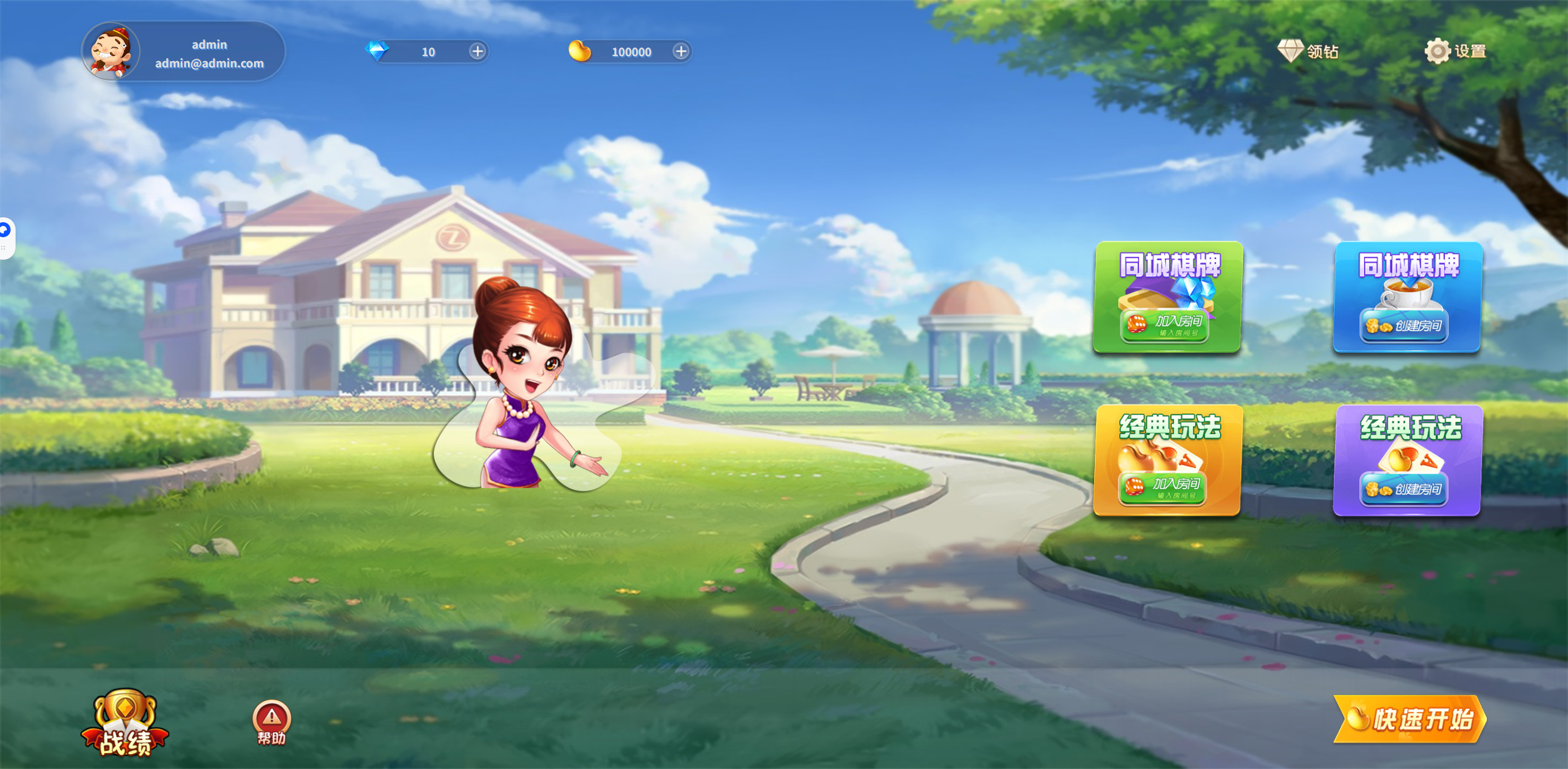
Task: Join a room in orange 经典玩法 tile
Action: pyautogui.click(x=1163, y=488)
